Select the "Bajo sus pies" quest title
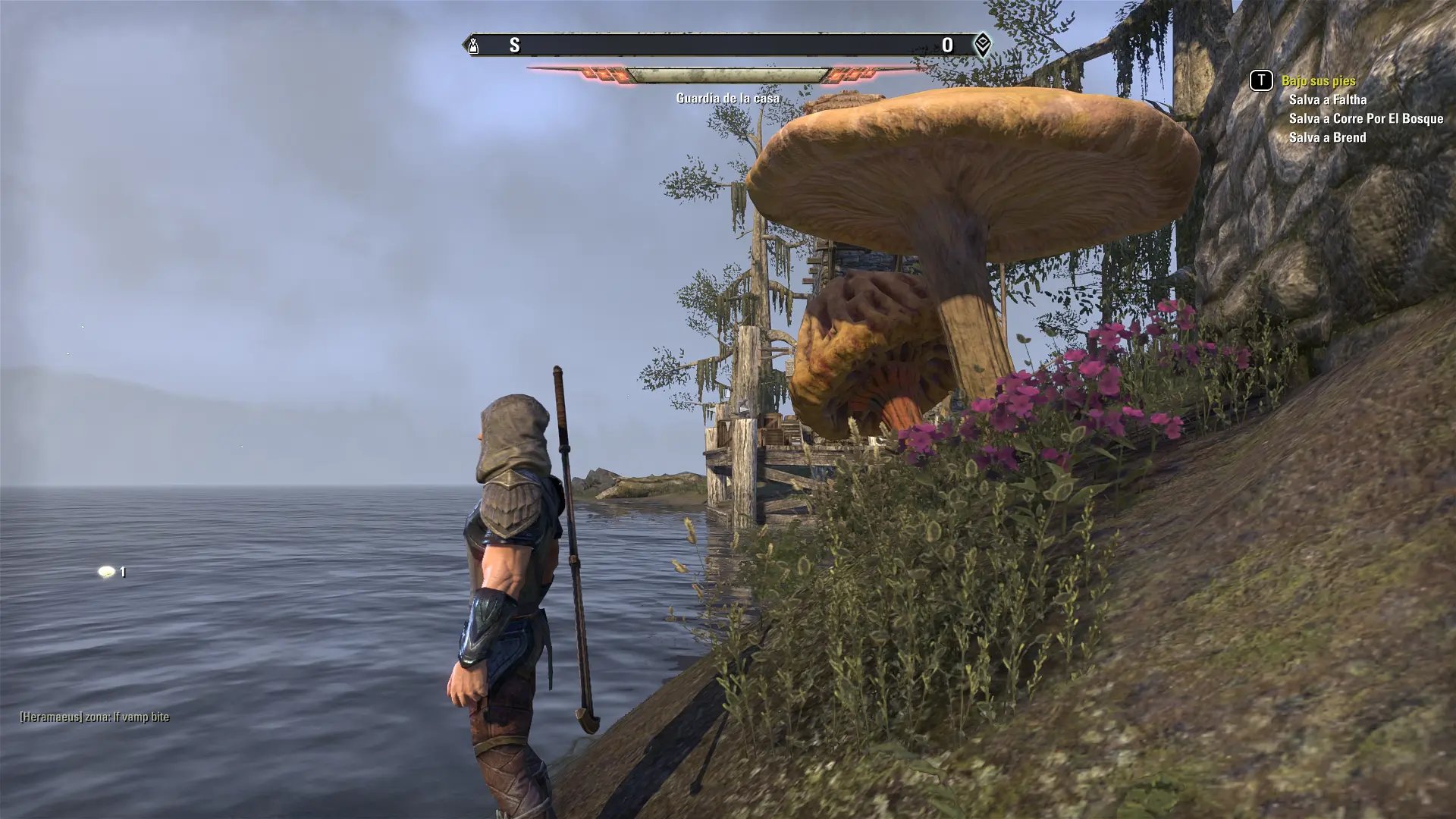Image resolution: width=1456 pixels, height=819 pixels. 1318,80
